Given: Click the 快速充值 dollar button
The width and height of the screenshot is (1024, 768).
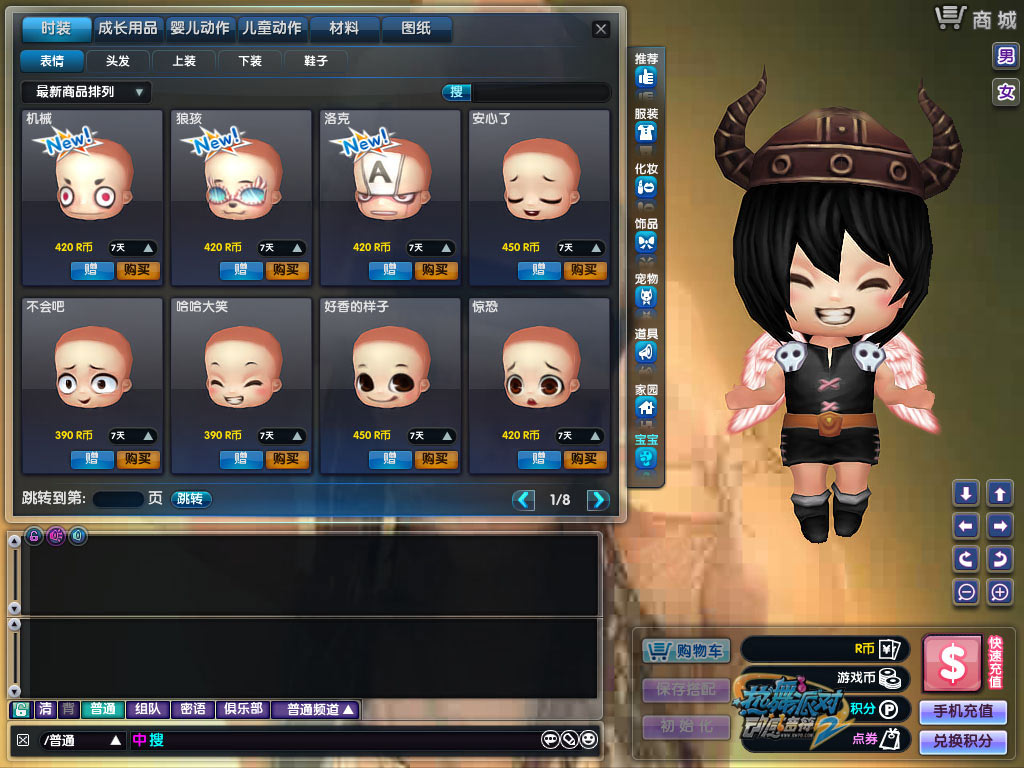Looking at the screenshot, I should click(x=952, y=662).
